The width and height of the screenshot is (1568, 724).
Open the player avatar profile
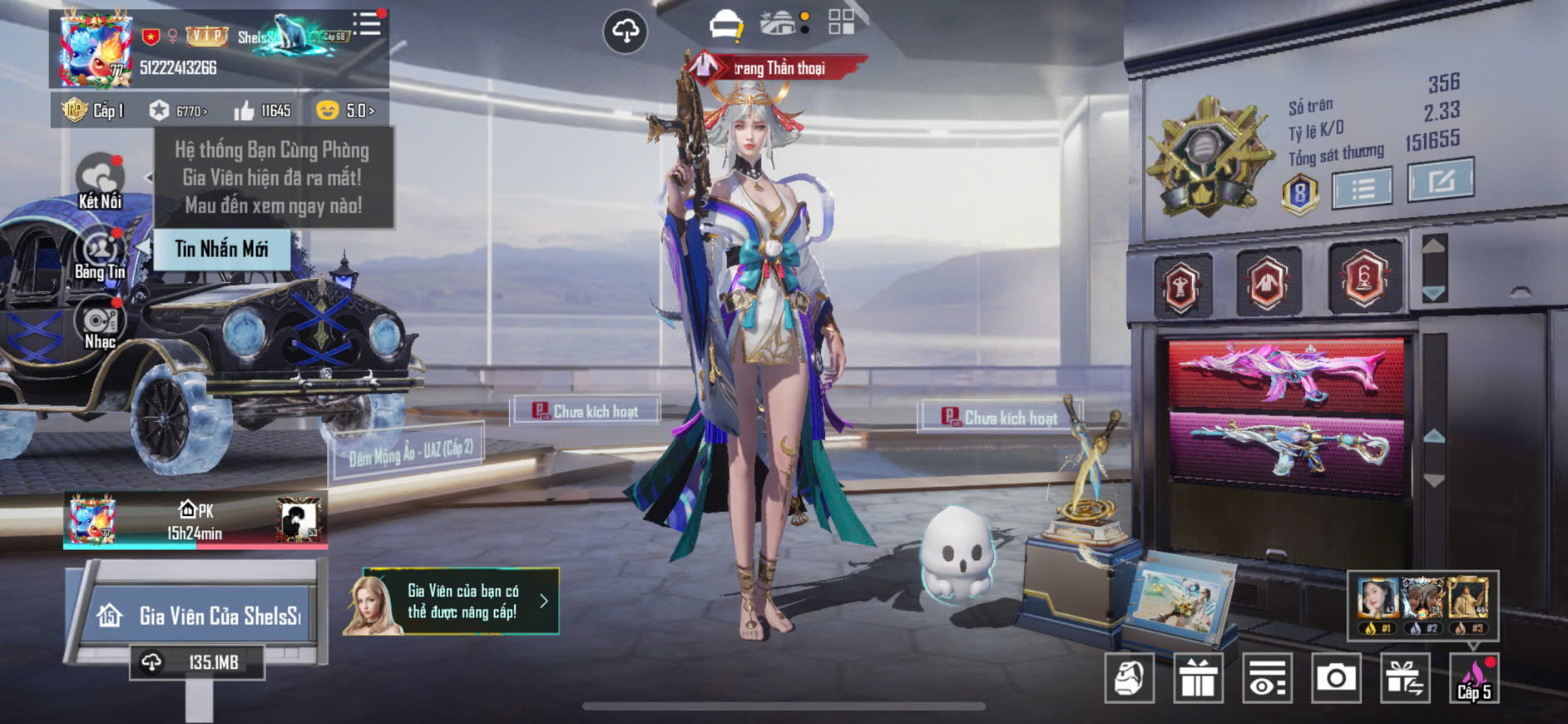tap(93, 49)
